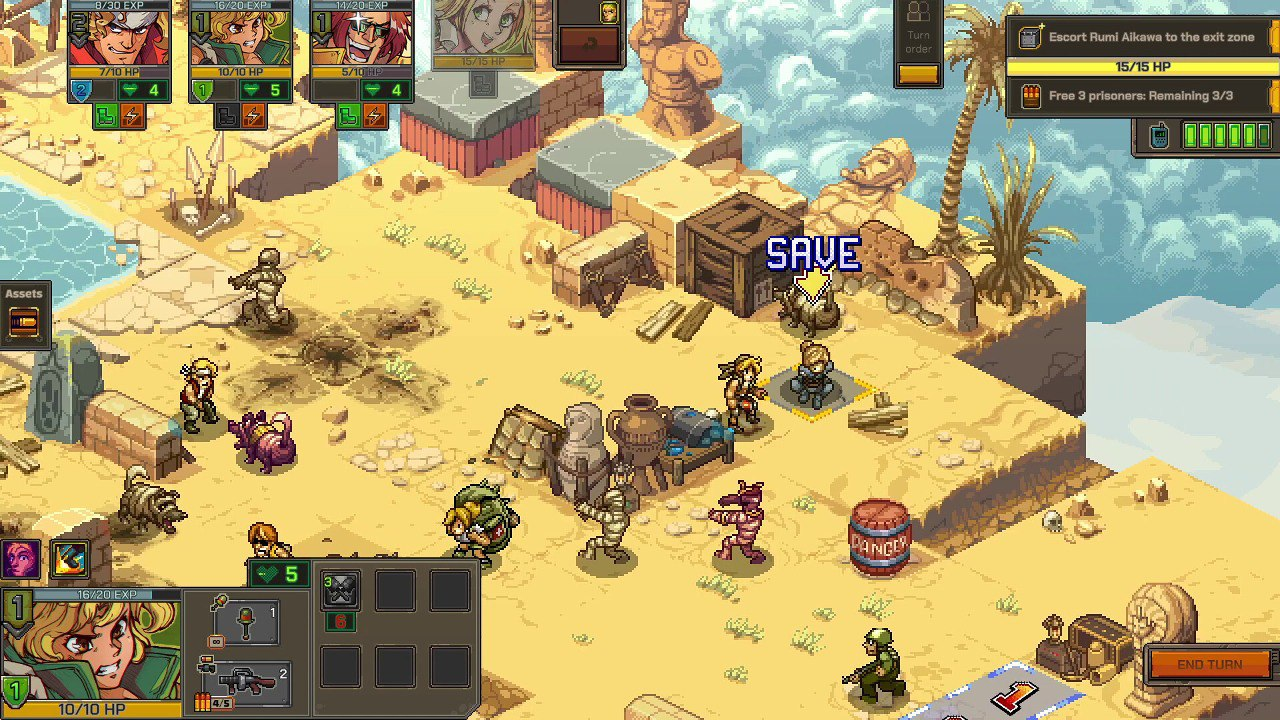Expand the chevron under Tarma's rank badge
Viewport: 1280px width, 720px height.
(x=320, y=39)
